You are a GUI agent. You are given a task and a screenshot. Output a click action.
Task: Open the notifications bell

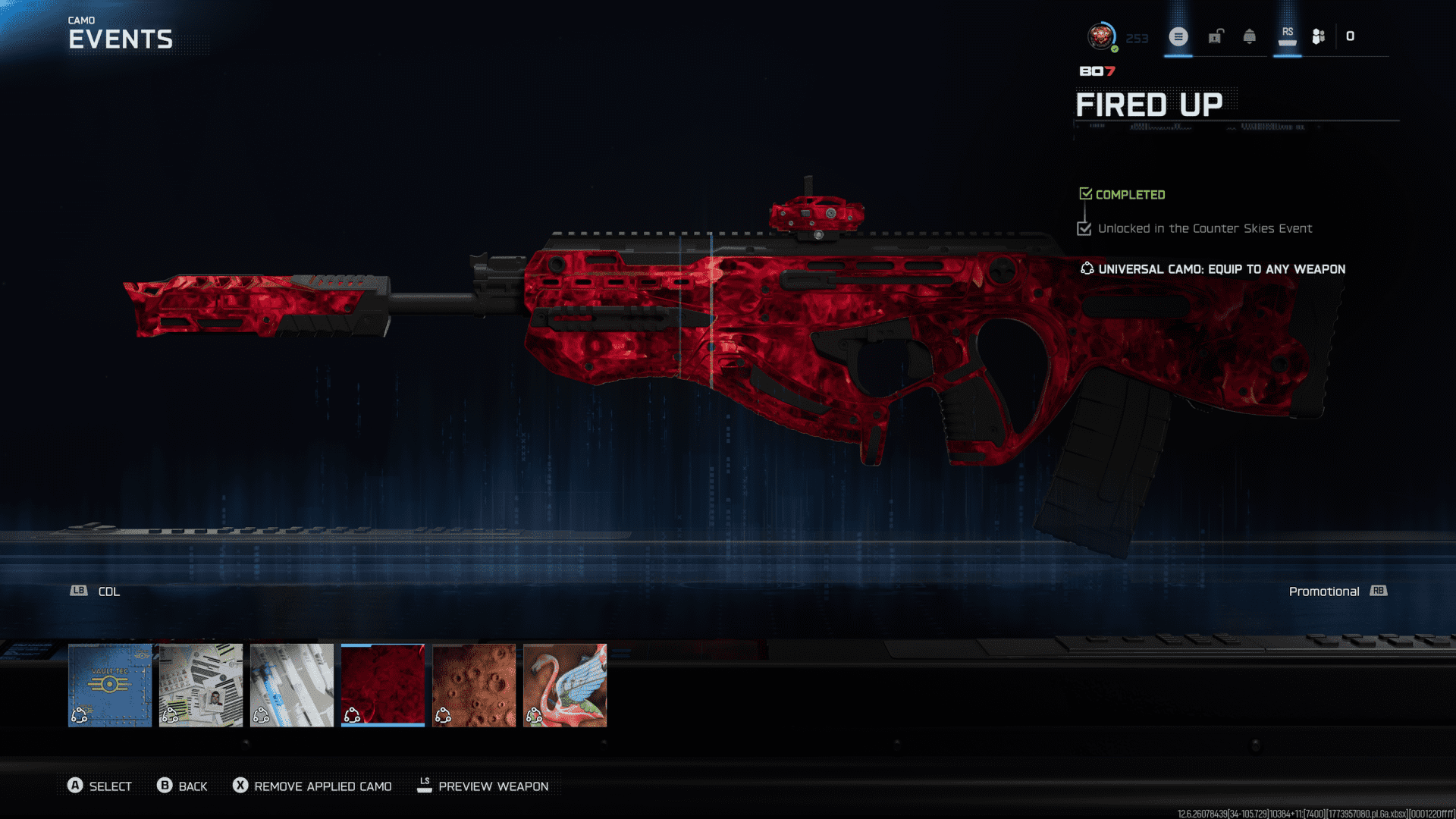click(x=1250, y=36)
